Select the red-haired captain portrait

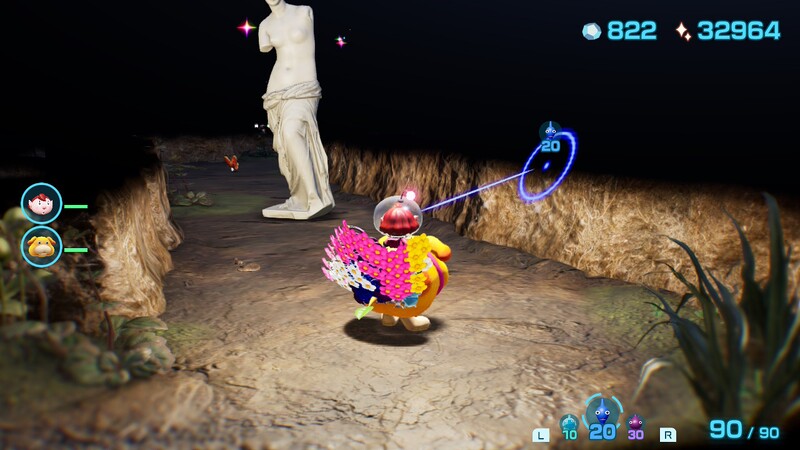point(41,203)
